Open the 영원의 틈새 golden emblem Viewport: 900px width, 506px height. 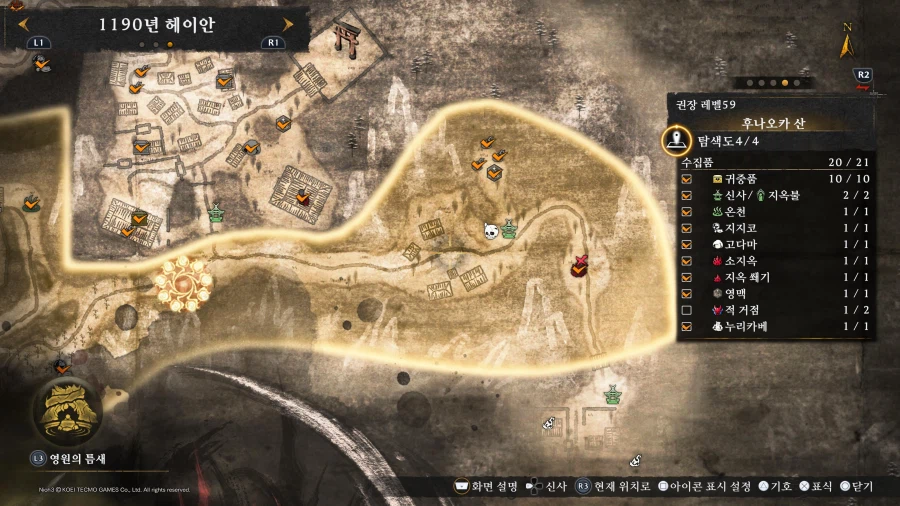[x=67, y=412]
